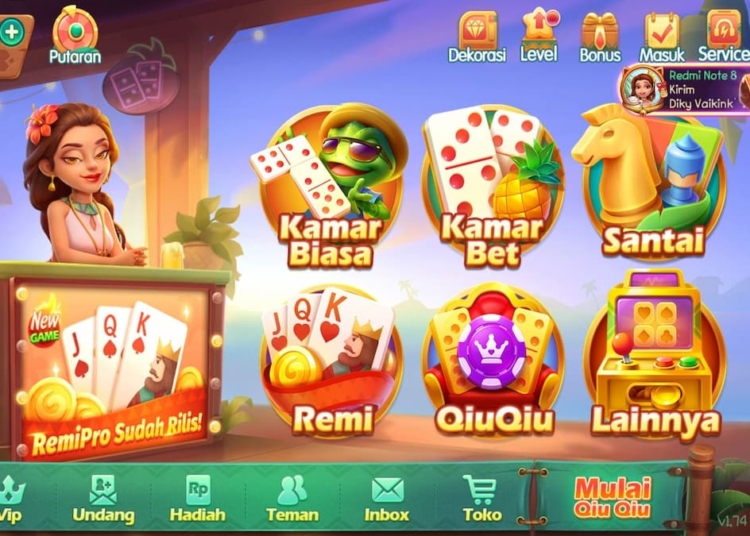Open the Vip menu
The height and width of the screenshot is (536, 750).
(12, 497)
